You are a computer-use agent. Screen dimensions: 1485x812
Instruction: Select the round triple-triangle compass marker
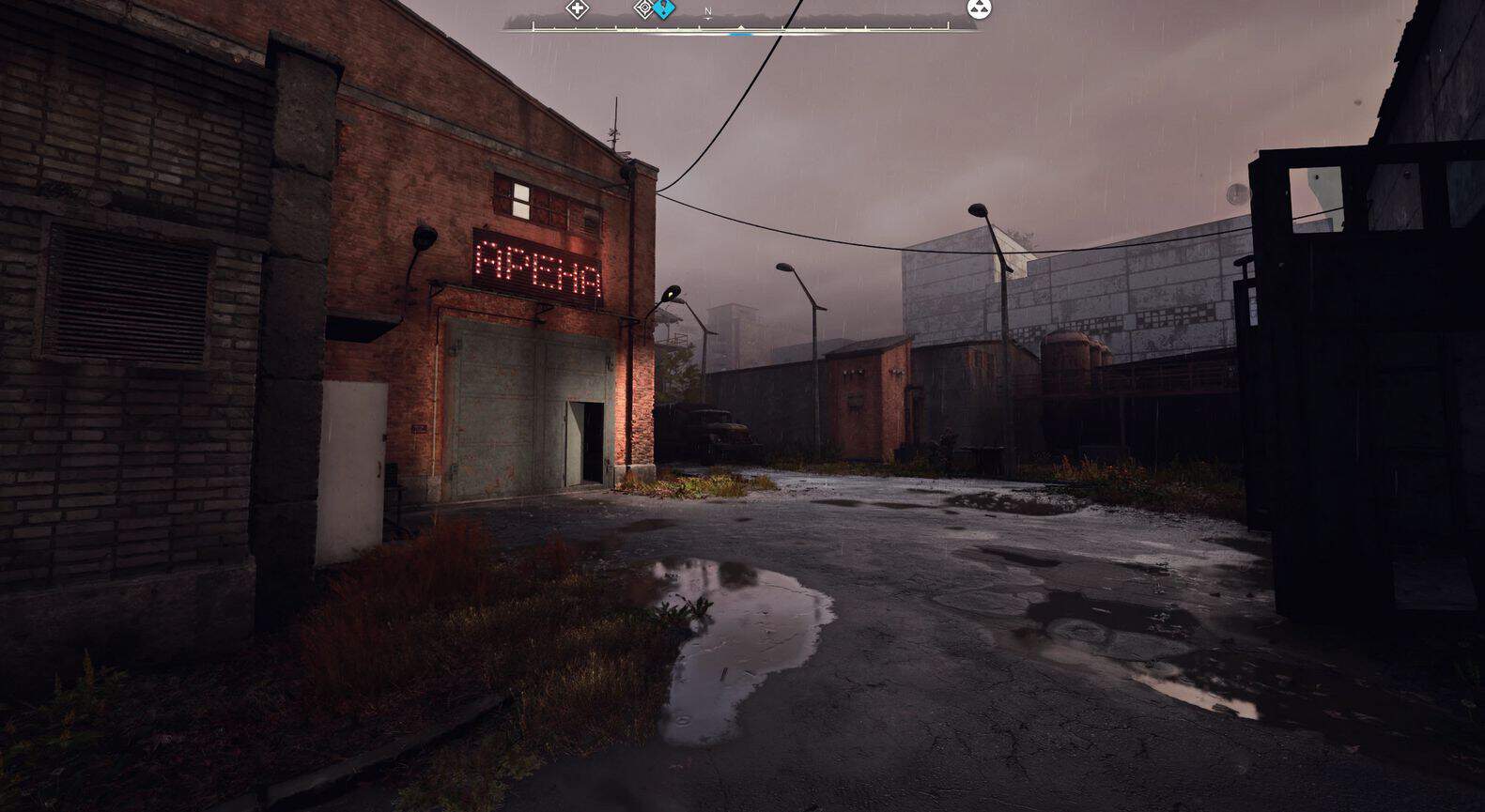point(979,9)
